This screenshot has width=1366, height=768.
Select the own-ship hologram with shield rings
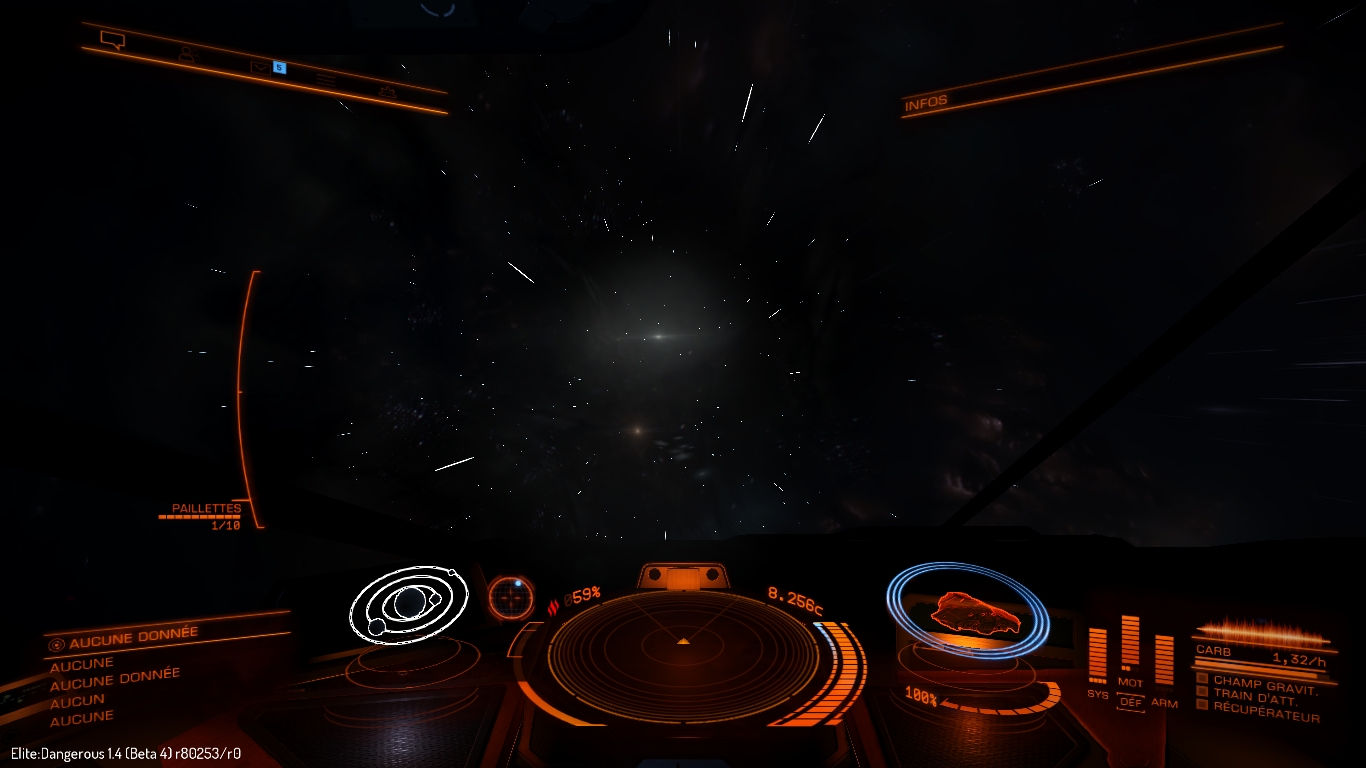tap(968, 610)
